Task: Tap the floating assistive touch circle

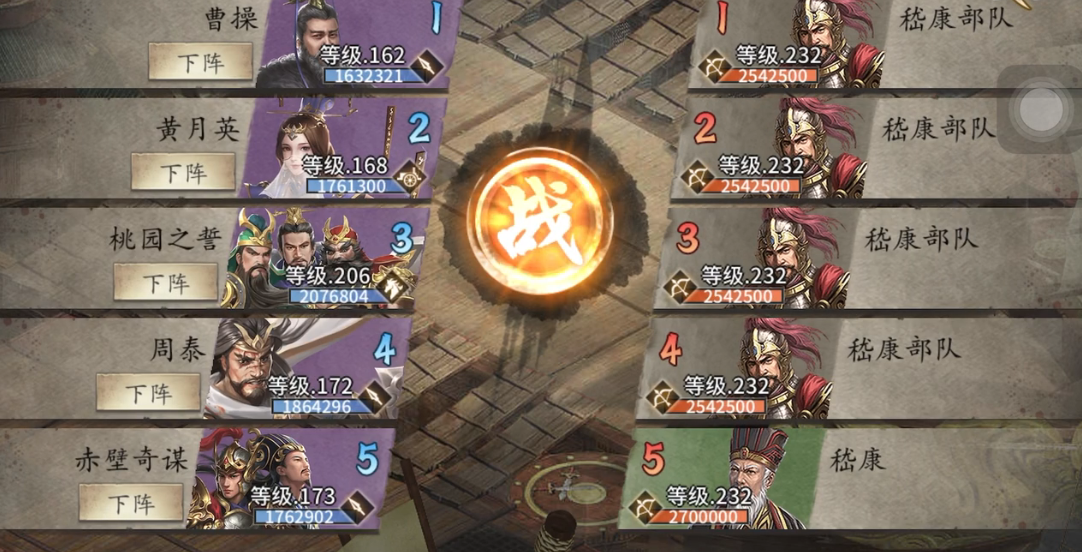Action: (x=1040, y=107)
